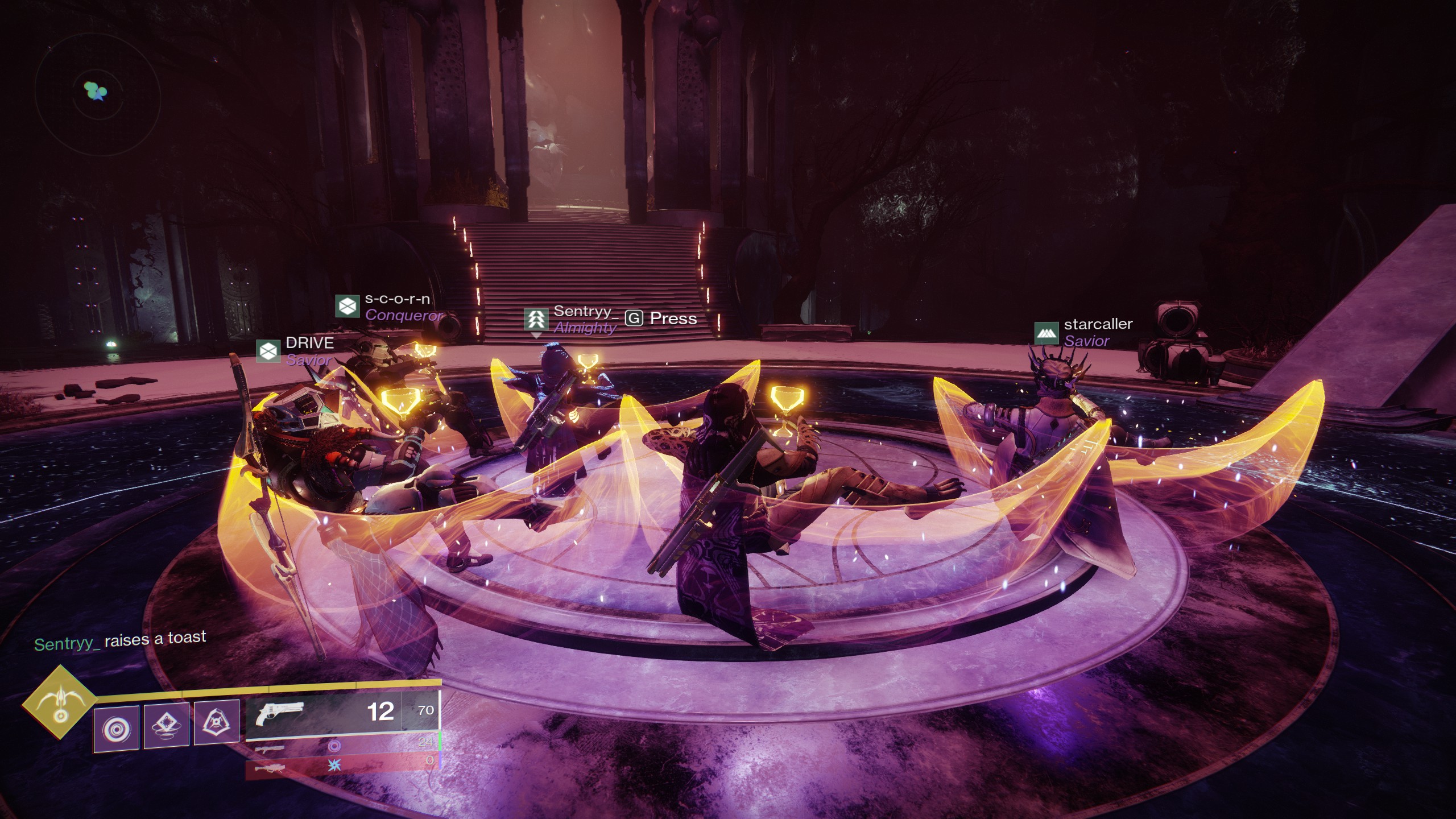
Task: Click the "Sentryy_ raises a toast" feed message
Action: coord(120,641)
